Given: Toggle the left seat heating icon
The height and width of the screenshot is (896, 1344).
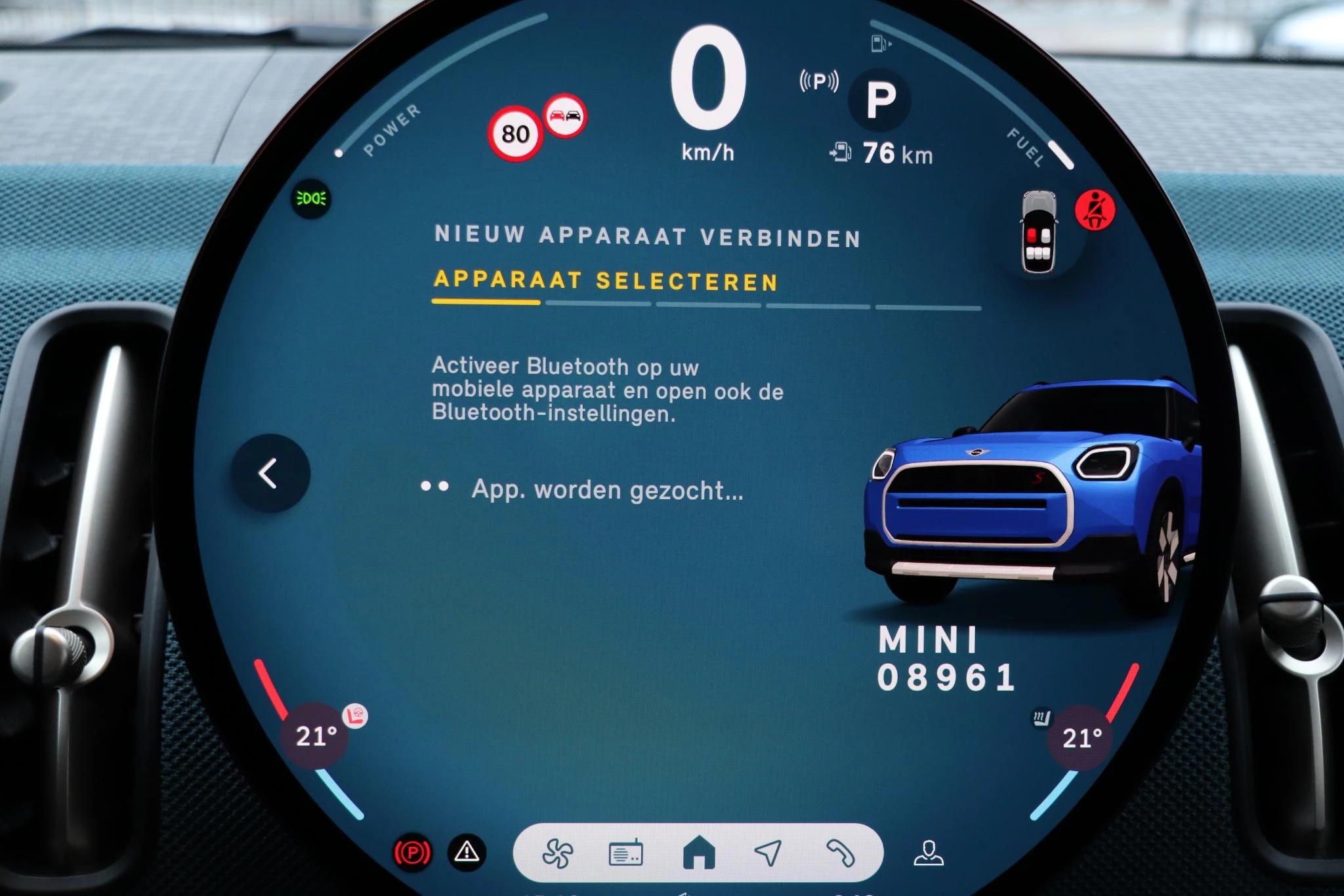Looking at the screenshot, I should [x=356, y=716].
